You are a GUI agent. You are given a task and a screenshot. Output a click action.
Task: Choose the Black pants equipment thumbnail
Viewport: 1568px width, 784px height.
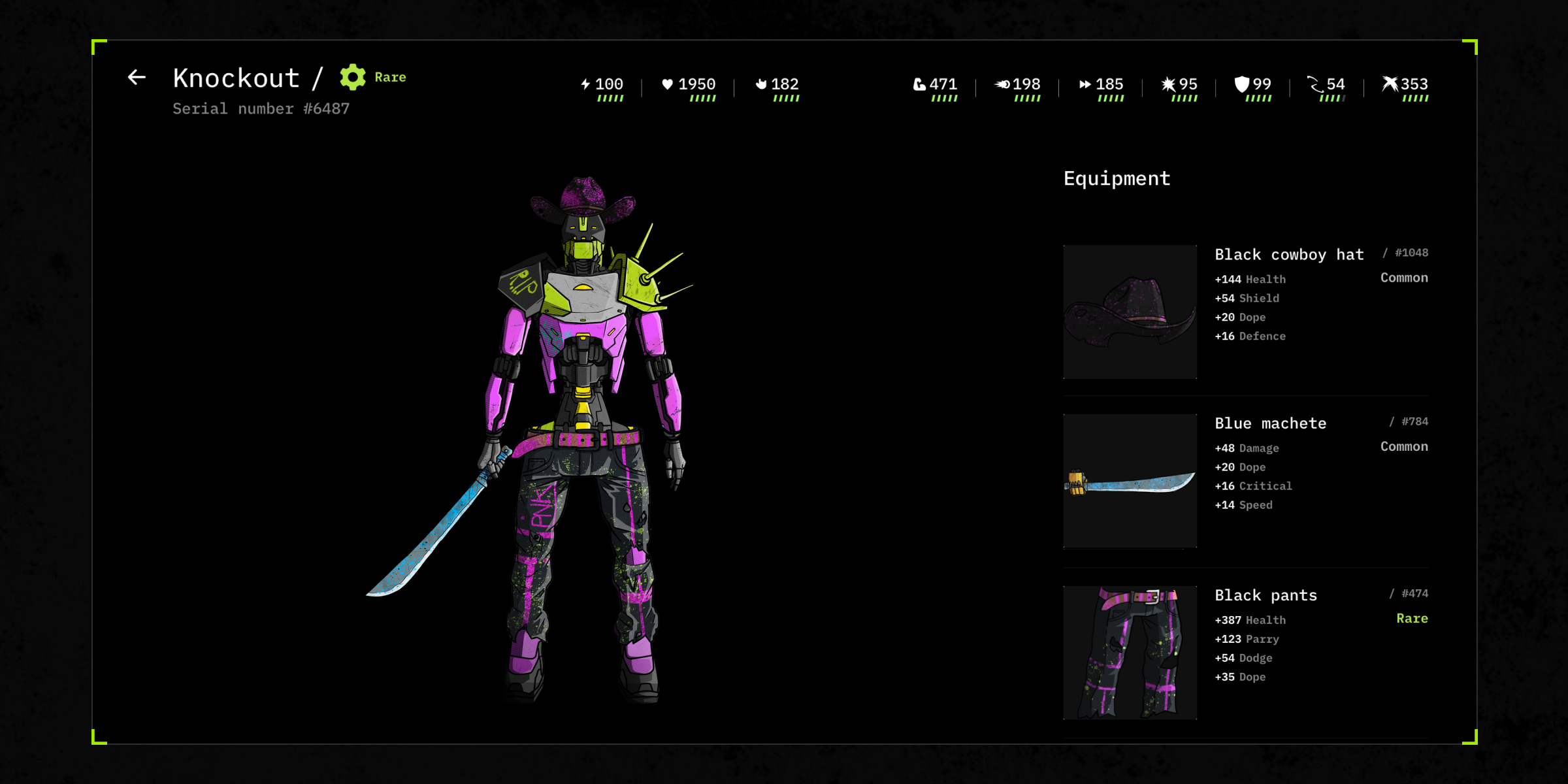click(x=1130, y=653)
